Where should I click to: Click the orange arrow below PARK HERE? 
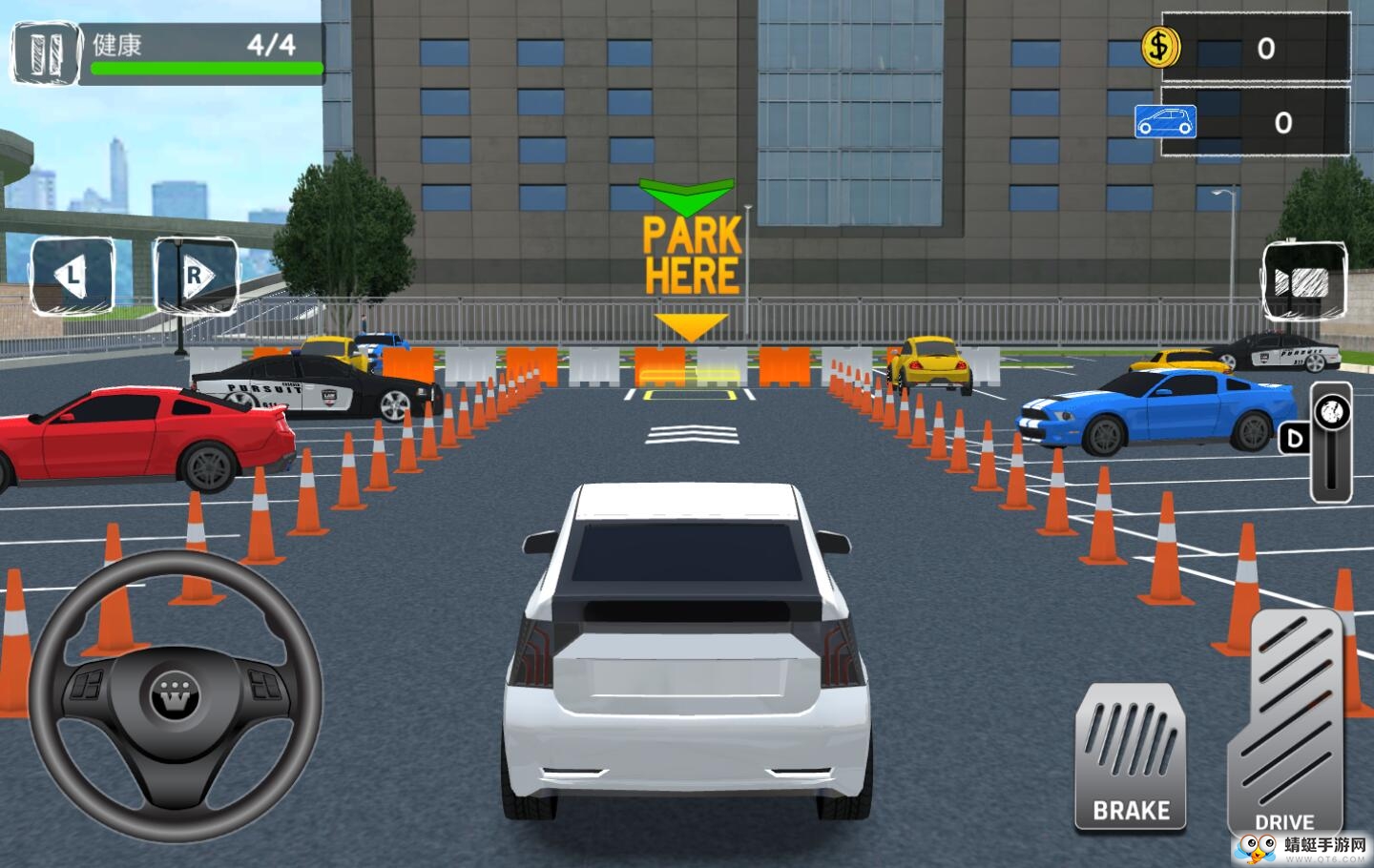(x=690, y=325)
